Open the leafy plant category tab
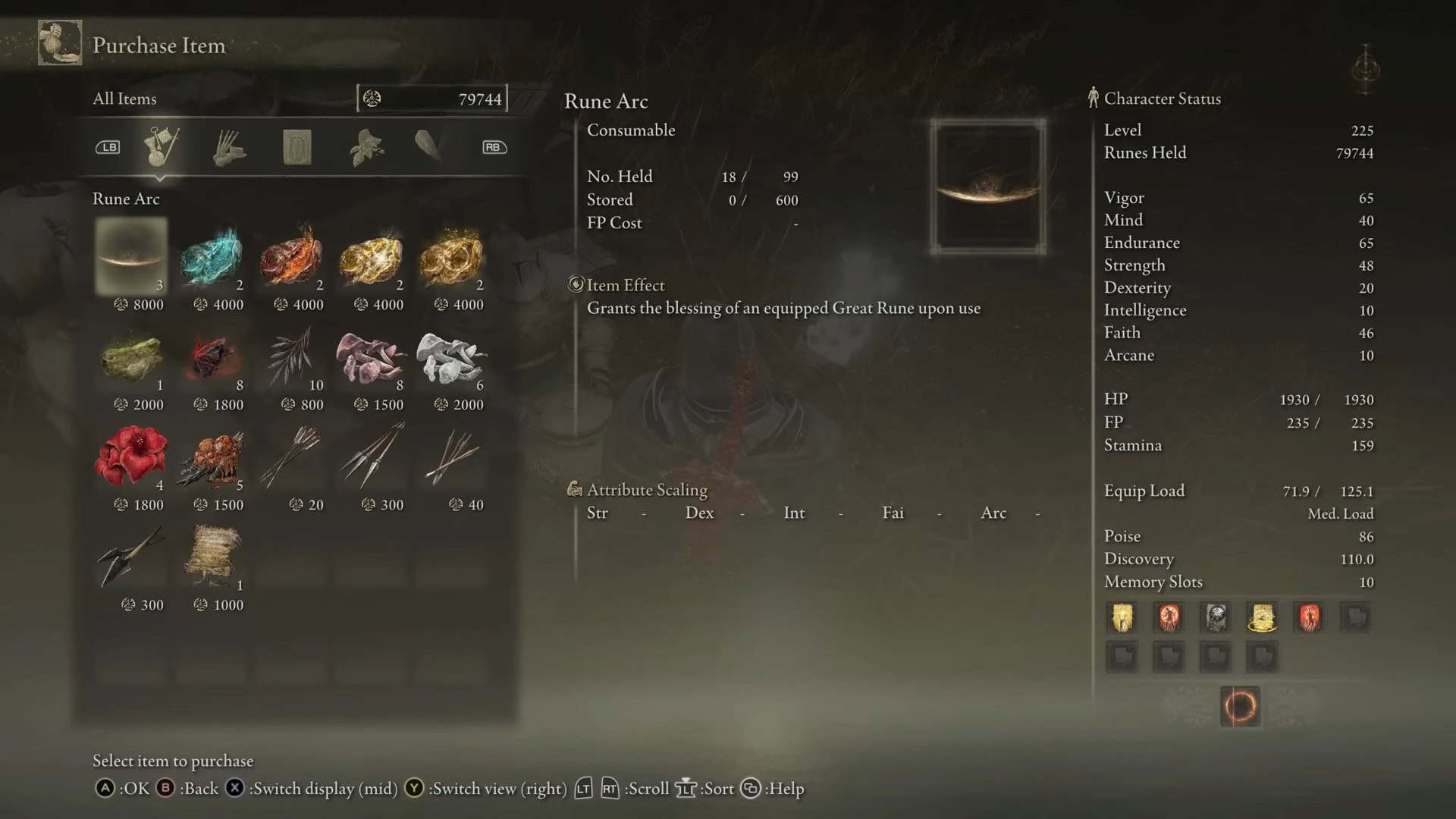1456x819 pixels. 366,147
